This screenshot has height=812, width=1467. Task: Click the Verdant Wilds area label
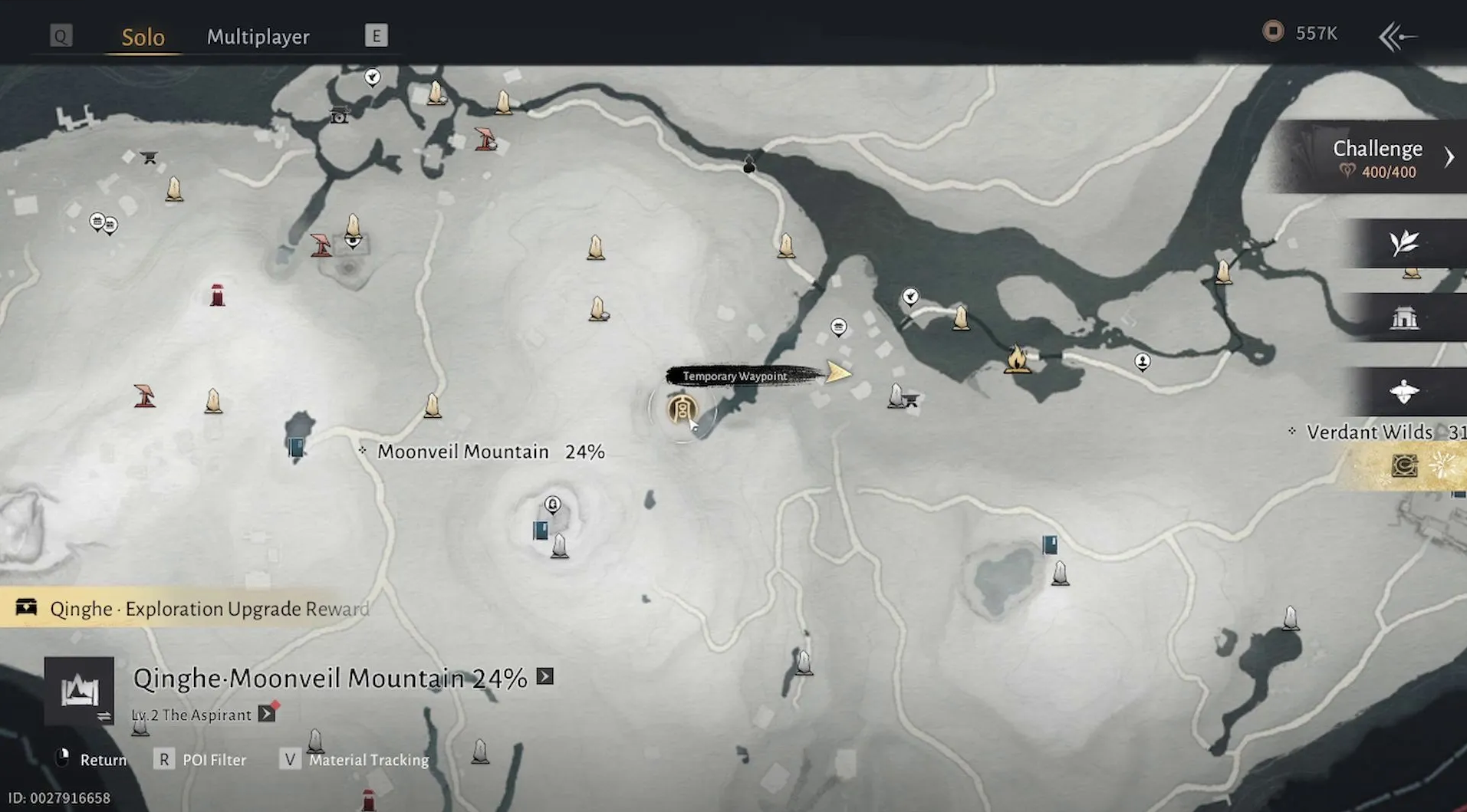pos(1369,432)
